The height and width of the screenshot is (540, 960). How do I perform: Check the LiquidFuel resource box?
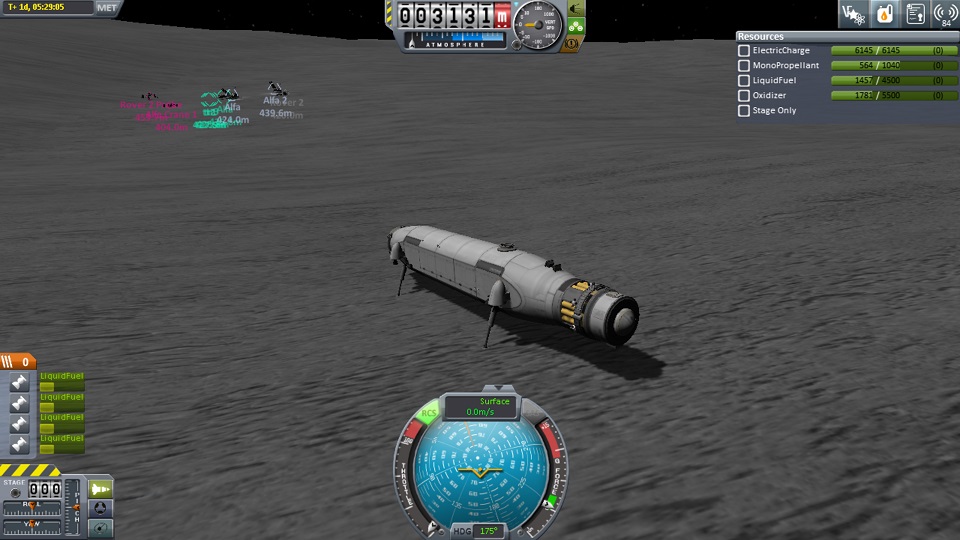(x=744, y=81)
